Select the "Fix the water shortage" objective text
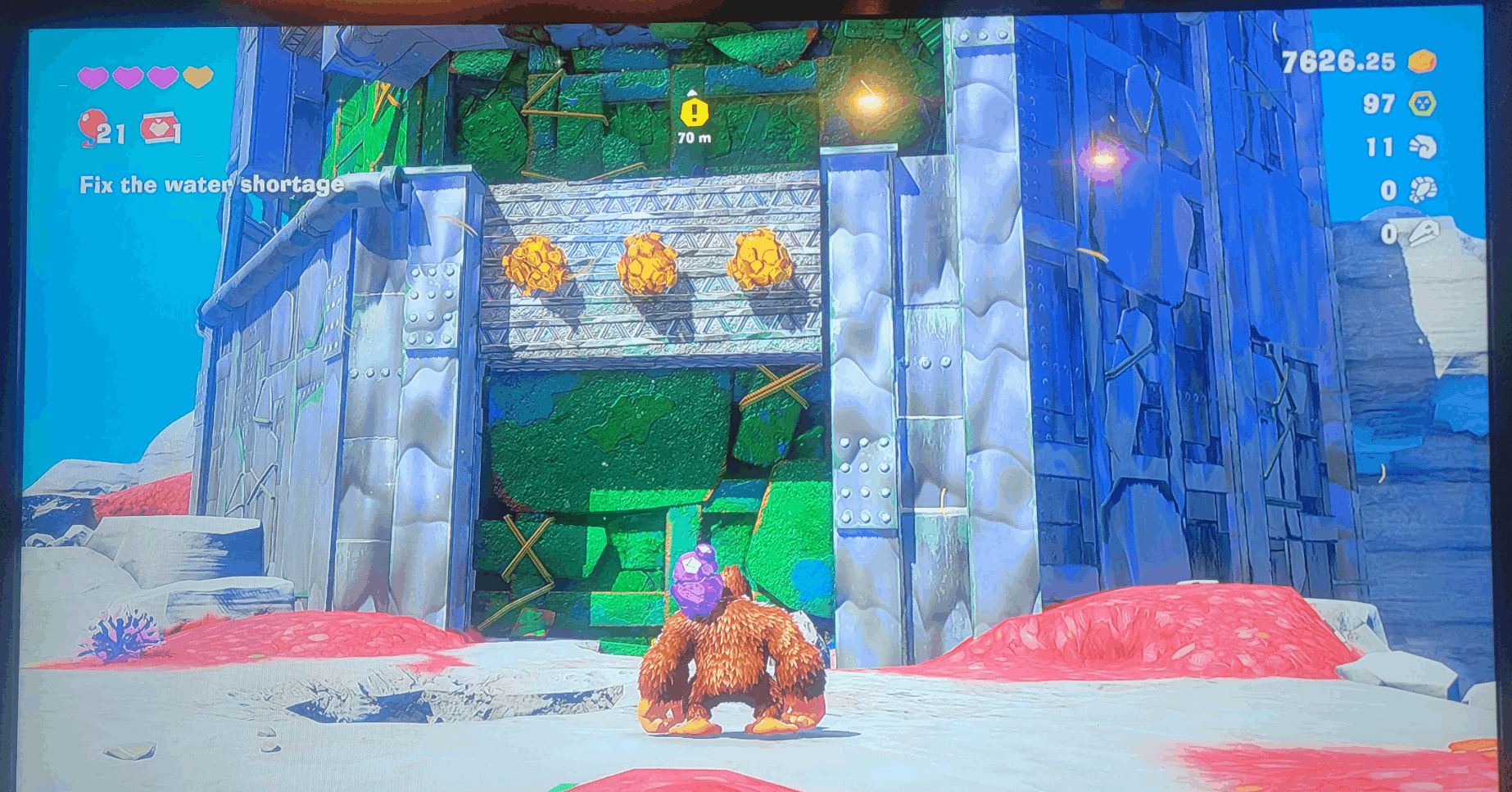This screenshot has width=1512, height=792. [x=211, y=185]
